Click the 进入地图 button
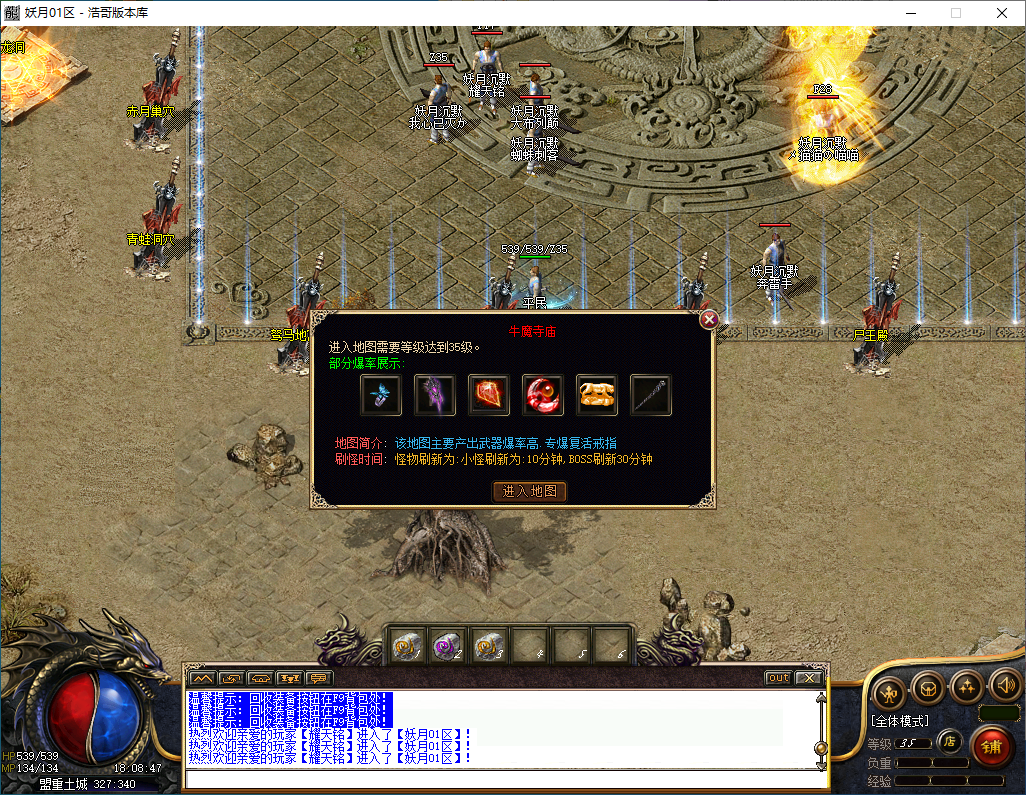The image size is (1026, 795). tap(530, 491)
